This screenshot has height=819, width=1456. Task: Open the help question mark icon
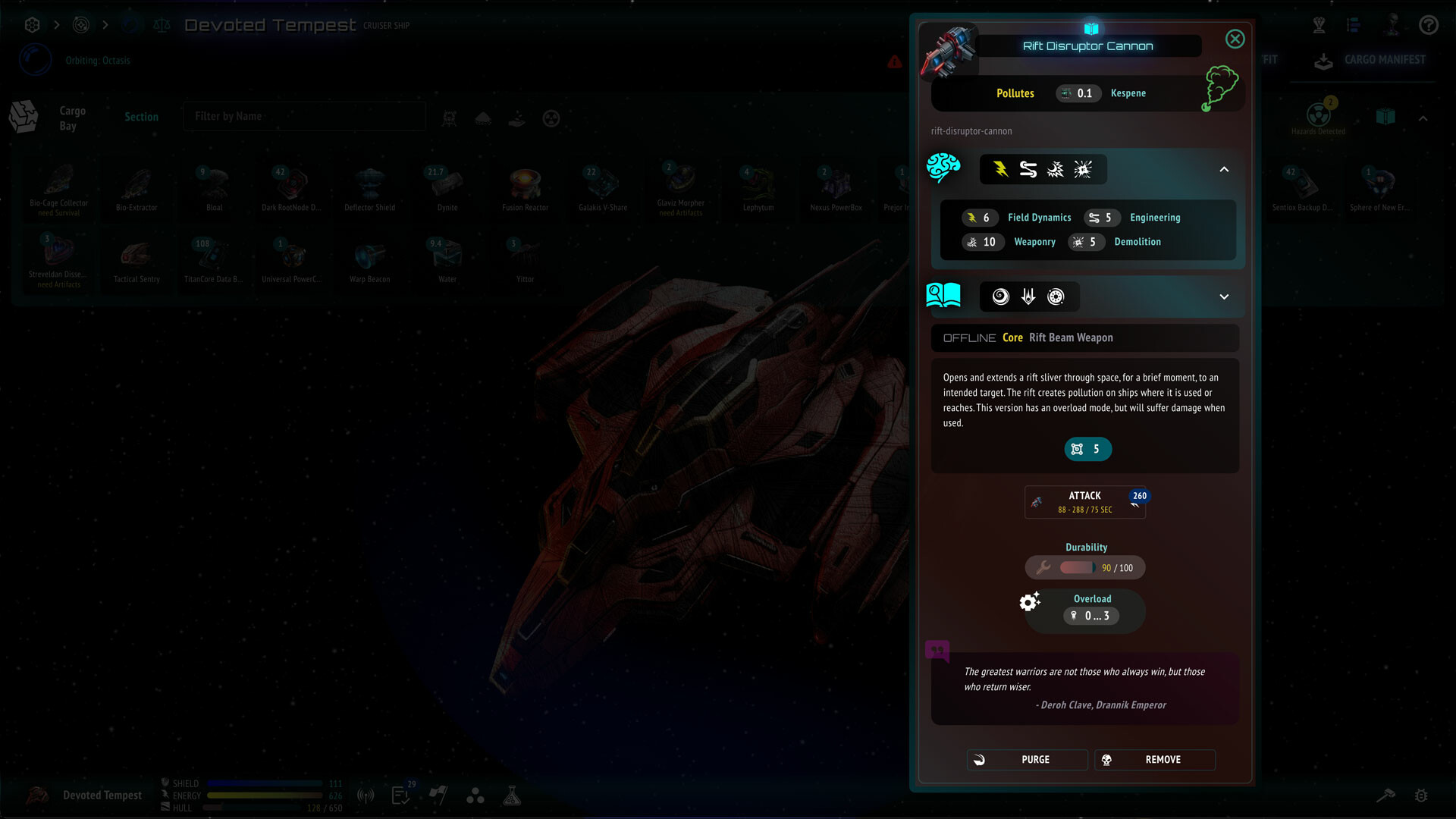[x=1428, y=24]
